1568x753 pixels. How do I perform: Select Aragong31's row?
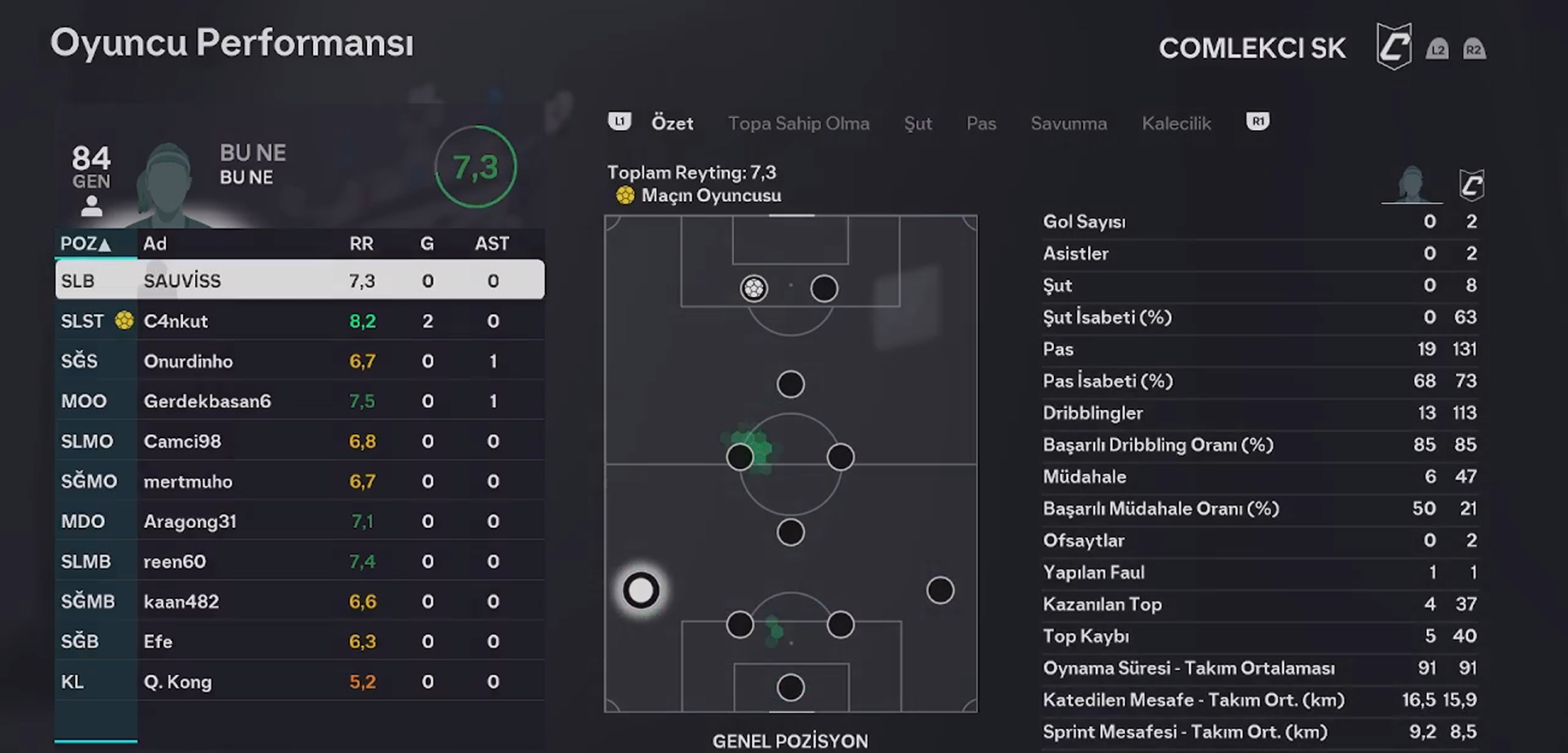299,521
